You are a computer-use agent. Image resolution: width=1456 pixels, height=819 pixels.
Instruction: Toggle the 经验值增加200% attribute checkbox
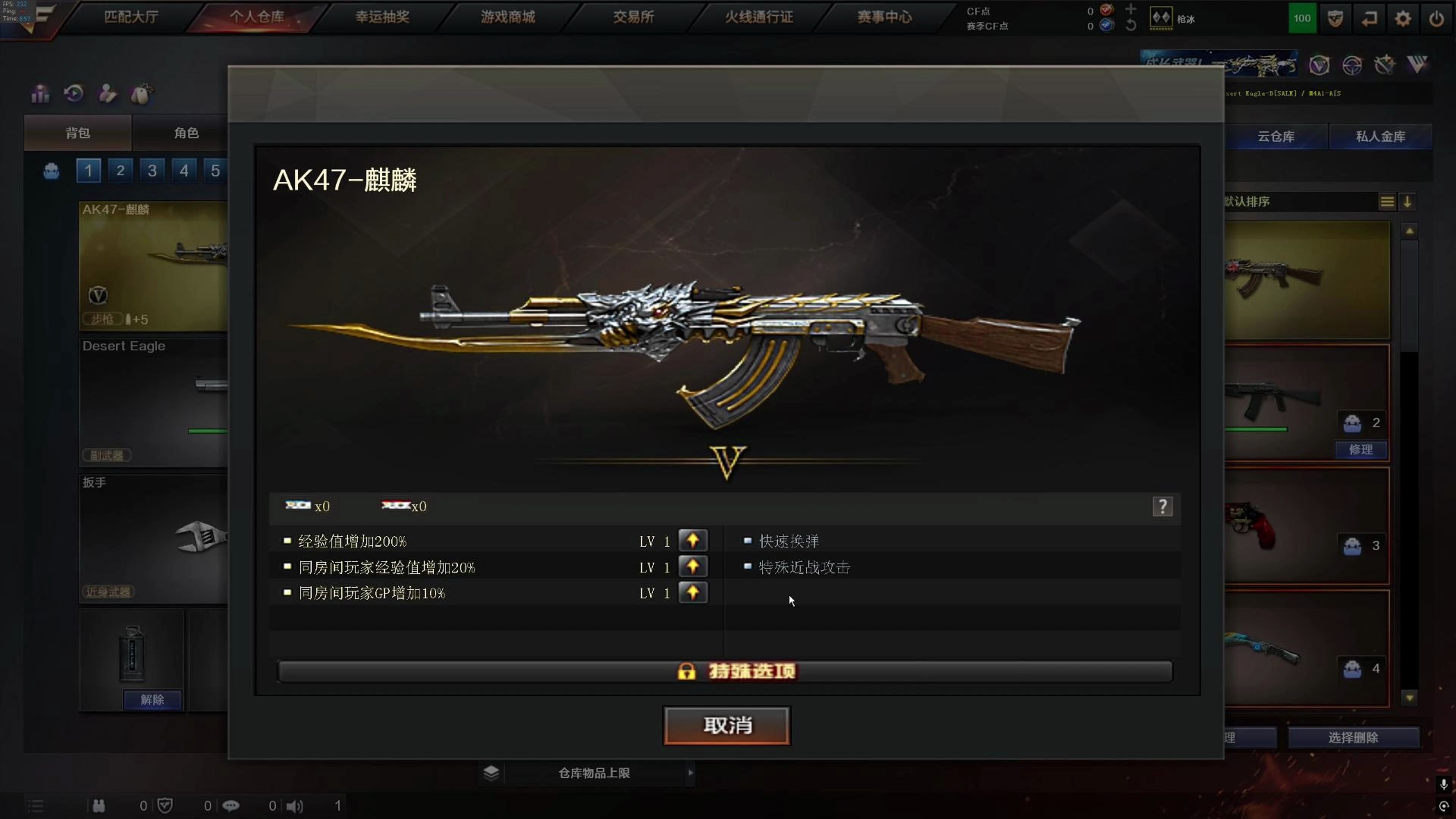coord(287,541)
